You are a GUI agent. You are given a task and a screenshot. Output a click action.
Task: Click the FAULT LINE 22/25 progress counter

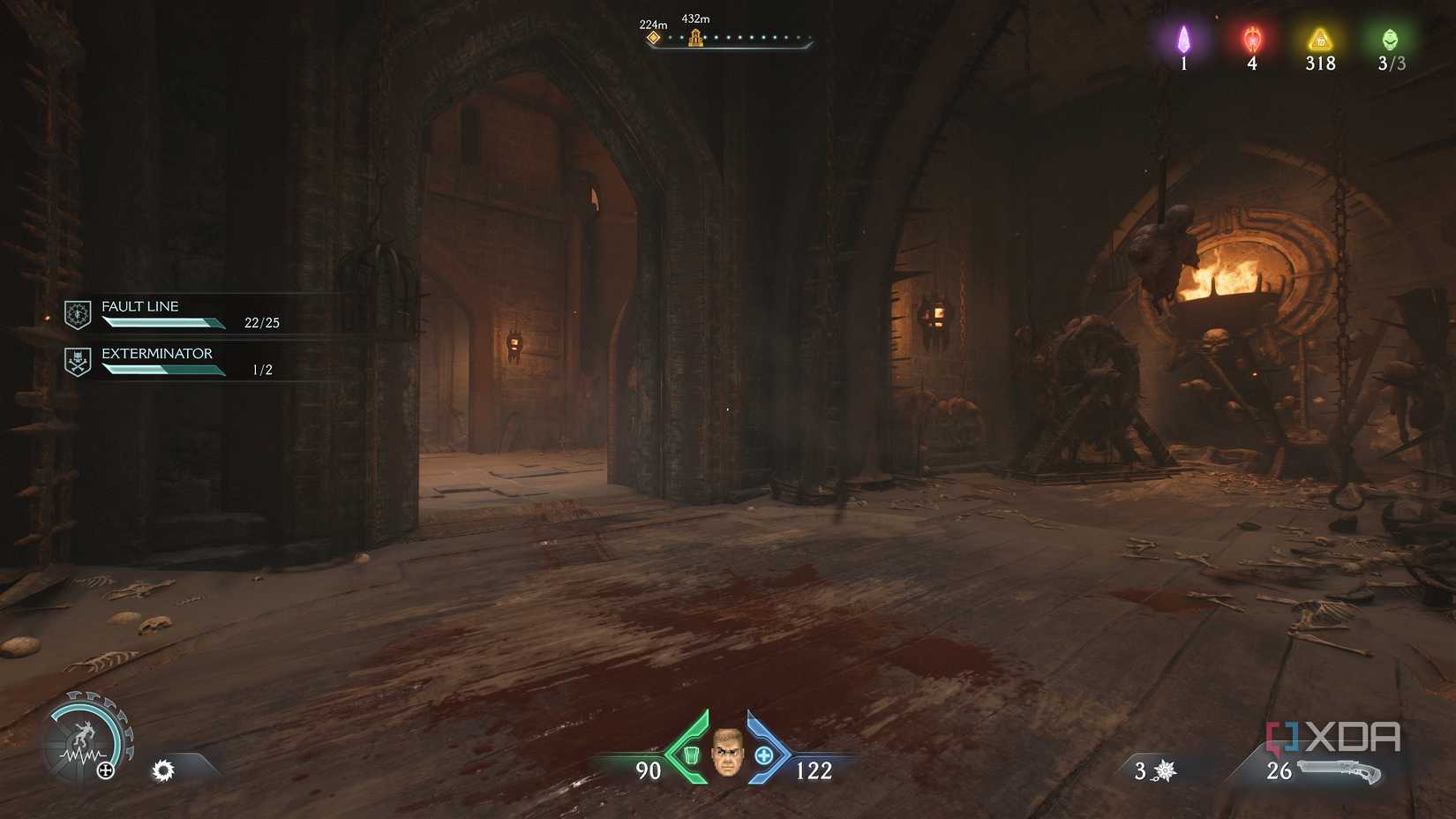263,323
